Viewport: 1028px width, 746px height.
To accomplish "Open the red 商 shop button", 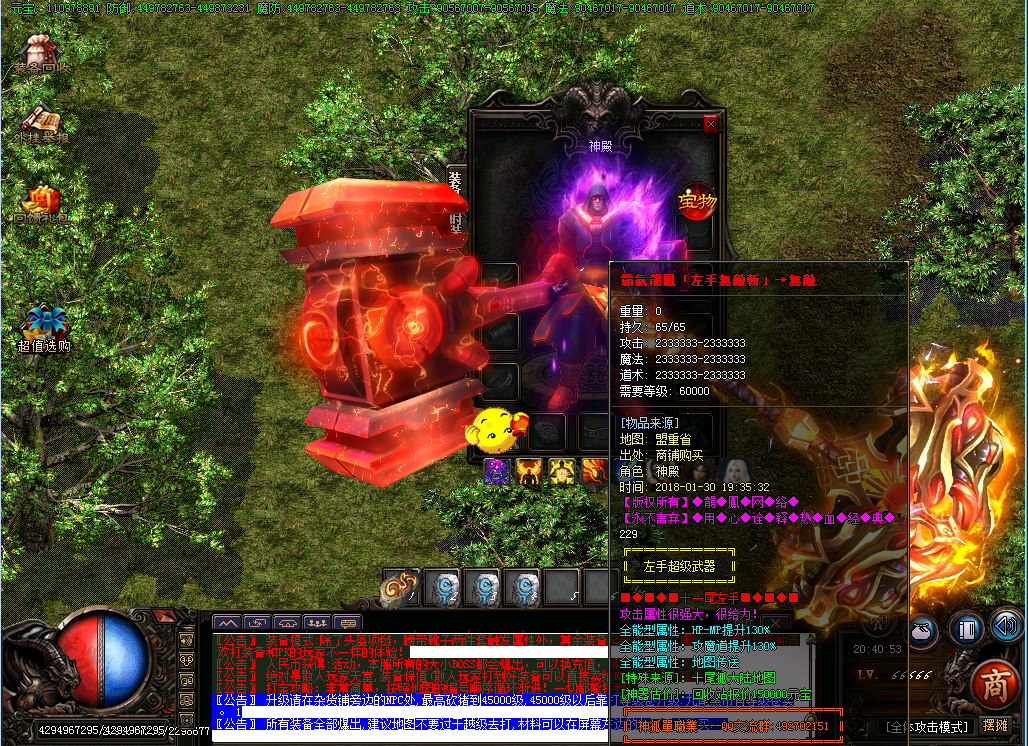I will click(x=993, y=684).
